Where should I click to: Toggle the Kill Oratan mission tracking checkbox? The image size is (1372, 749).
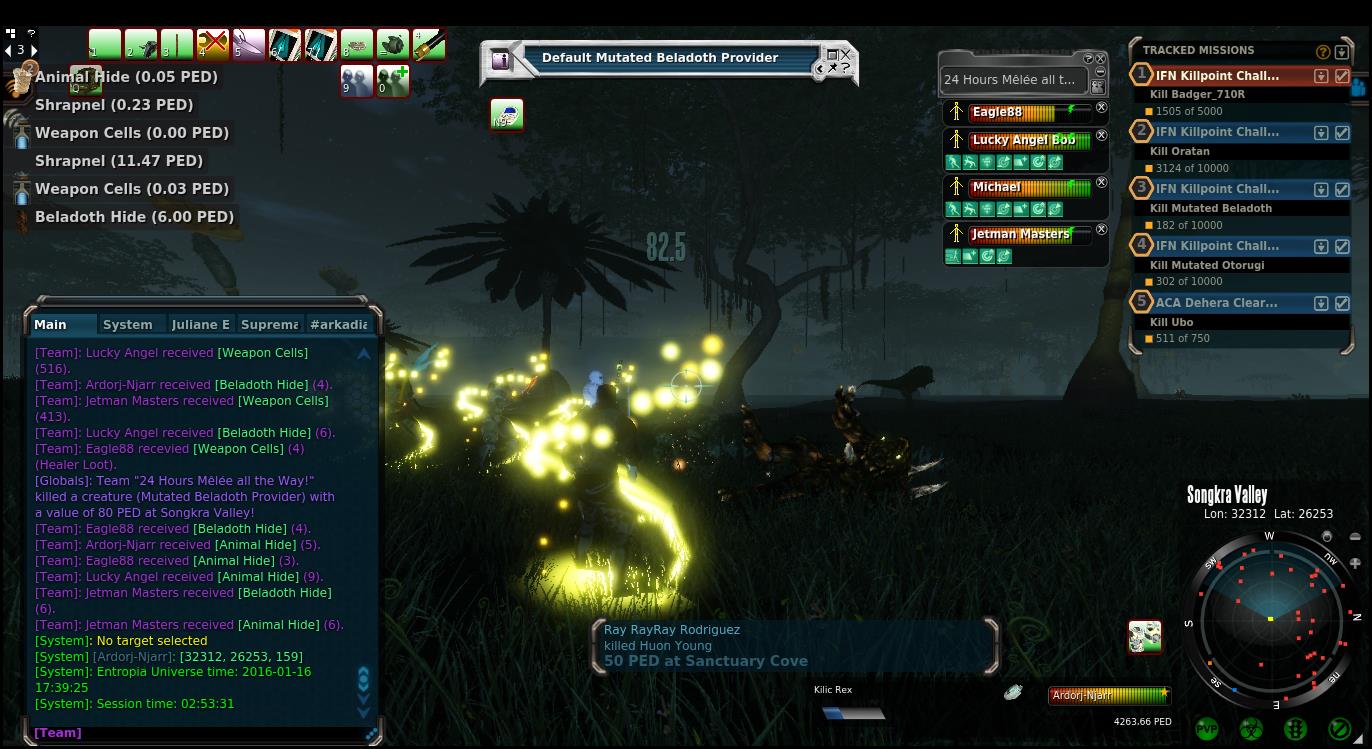pos(1342,132)
